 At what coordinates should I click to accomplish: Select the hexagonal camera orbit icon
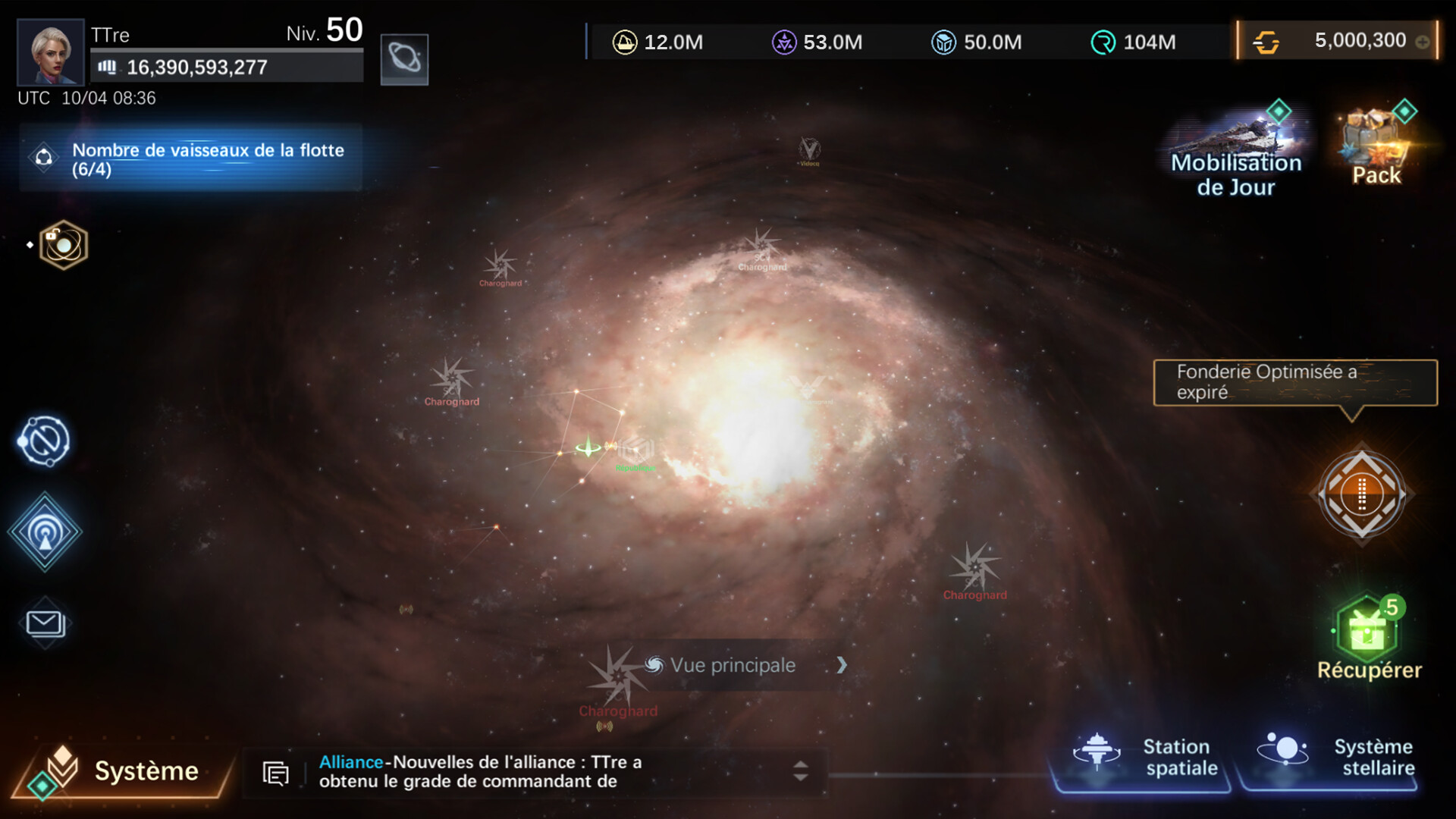pos(64,245)
